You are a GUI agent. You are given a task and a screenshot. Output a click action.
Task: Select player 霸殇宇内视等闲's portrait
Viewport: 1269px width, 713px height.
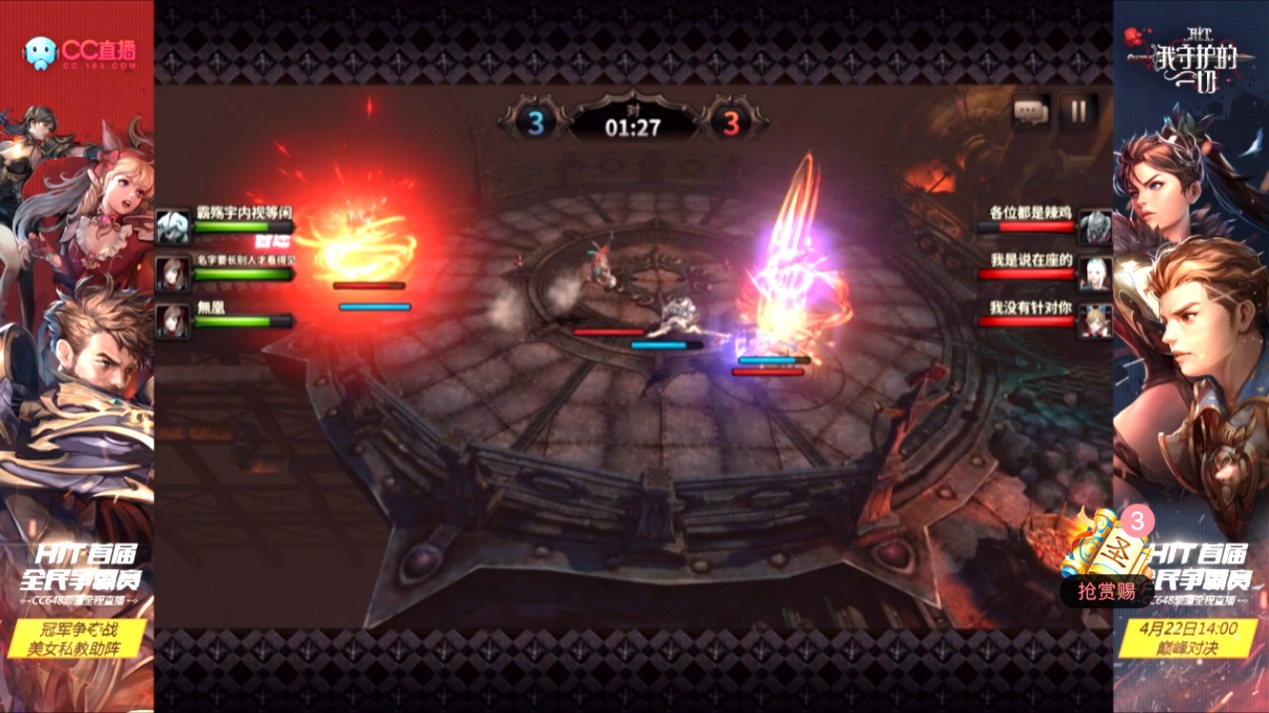173,227
